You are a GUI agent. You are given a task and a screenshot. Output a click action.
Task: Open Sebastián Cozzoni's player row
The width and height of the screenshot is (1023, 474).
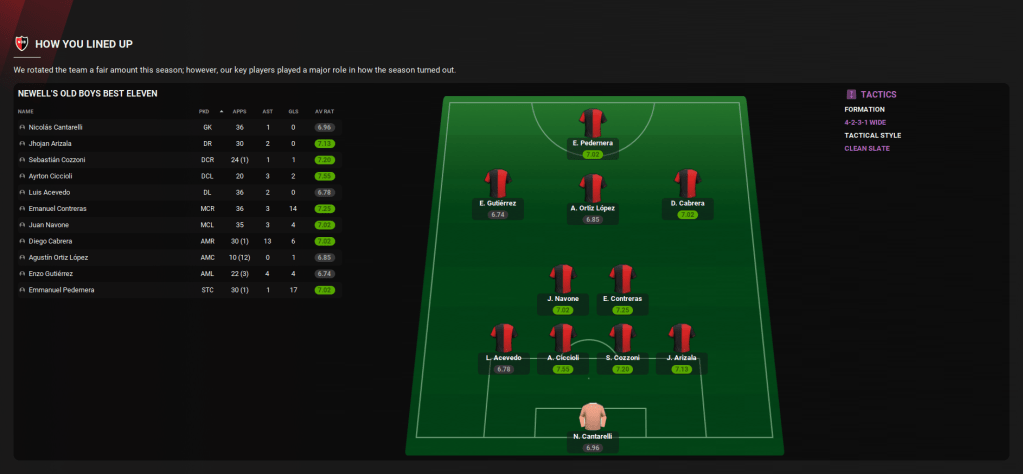pos(57,160)
